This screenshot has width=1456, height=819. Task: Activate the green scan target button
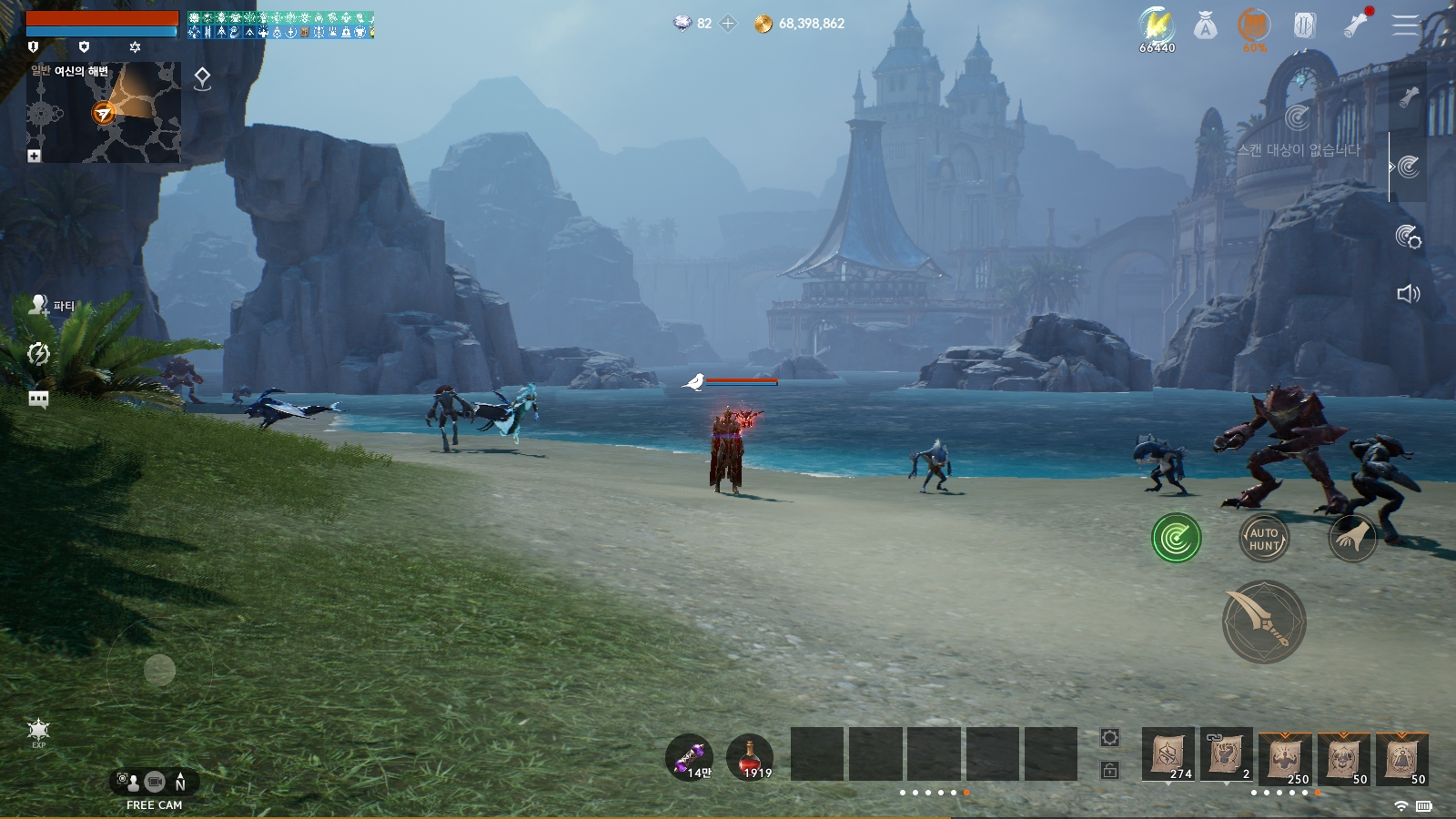click(1176, 538)
